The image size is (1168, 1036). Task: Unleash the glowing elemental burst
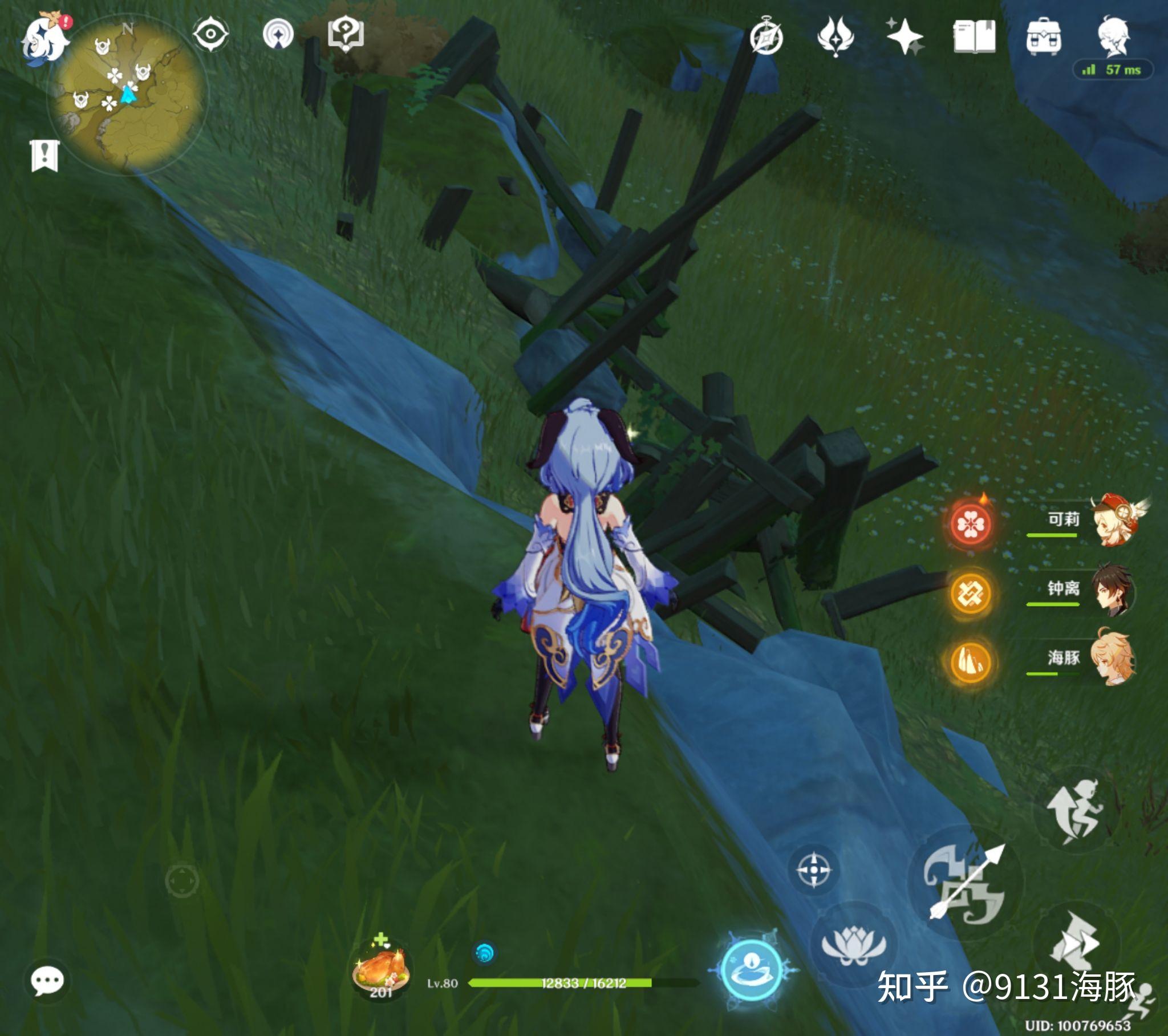point(752,969)
